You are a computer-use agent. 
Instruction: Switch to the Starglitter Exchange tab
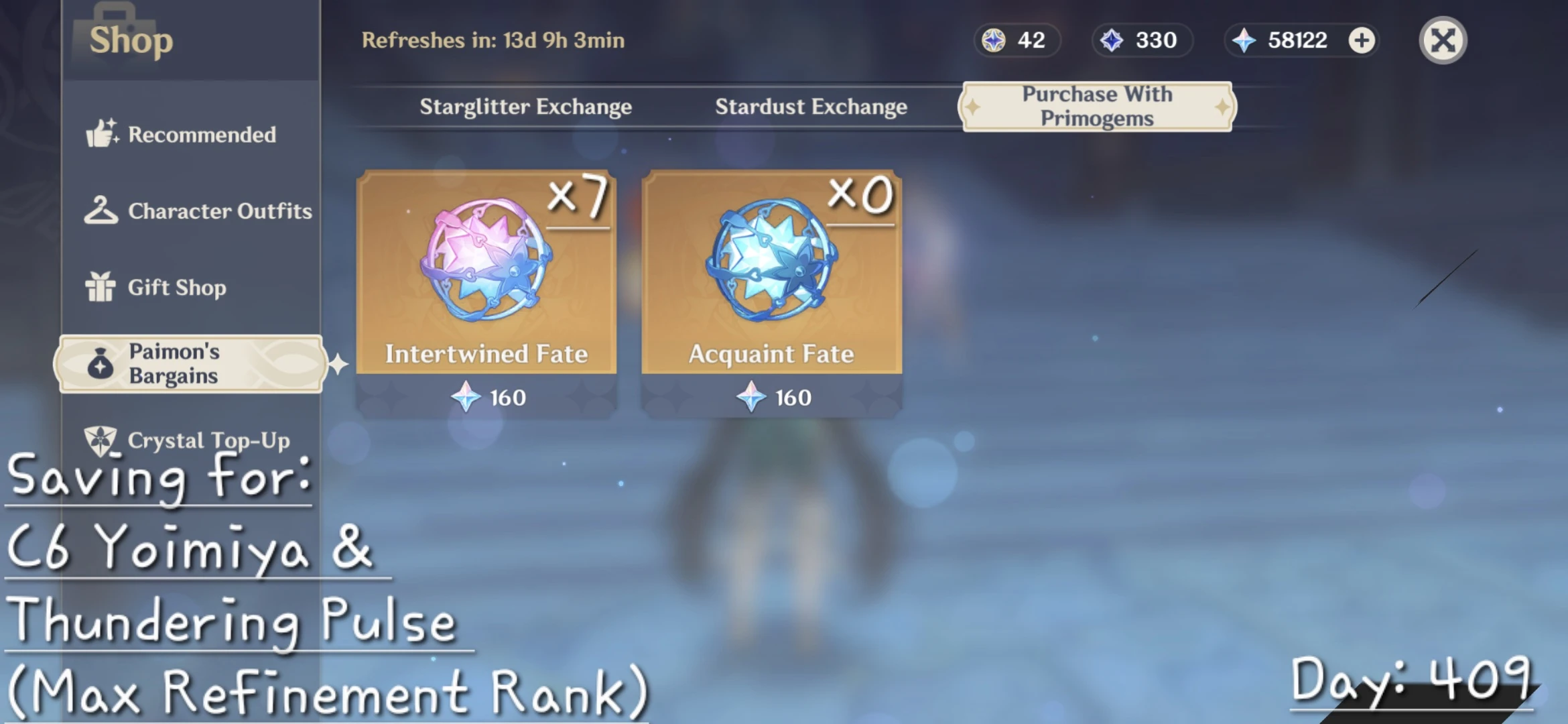(526, 106)
